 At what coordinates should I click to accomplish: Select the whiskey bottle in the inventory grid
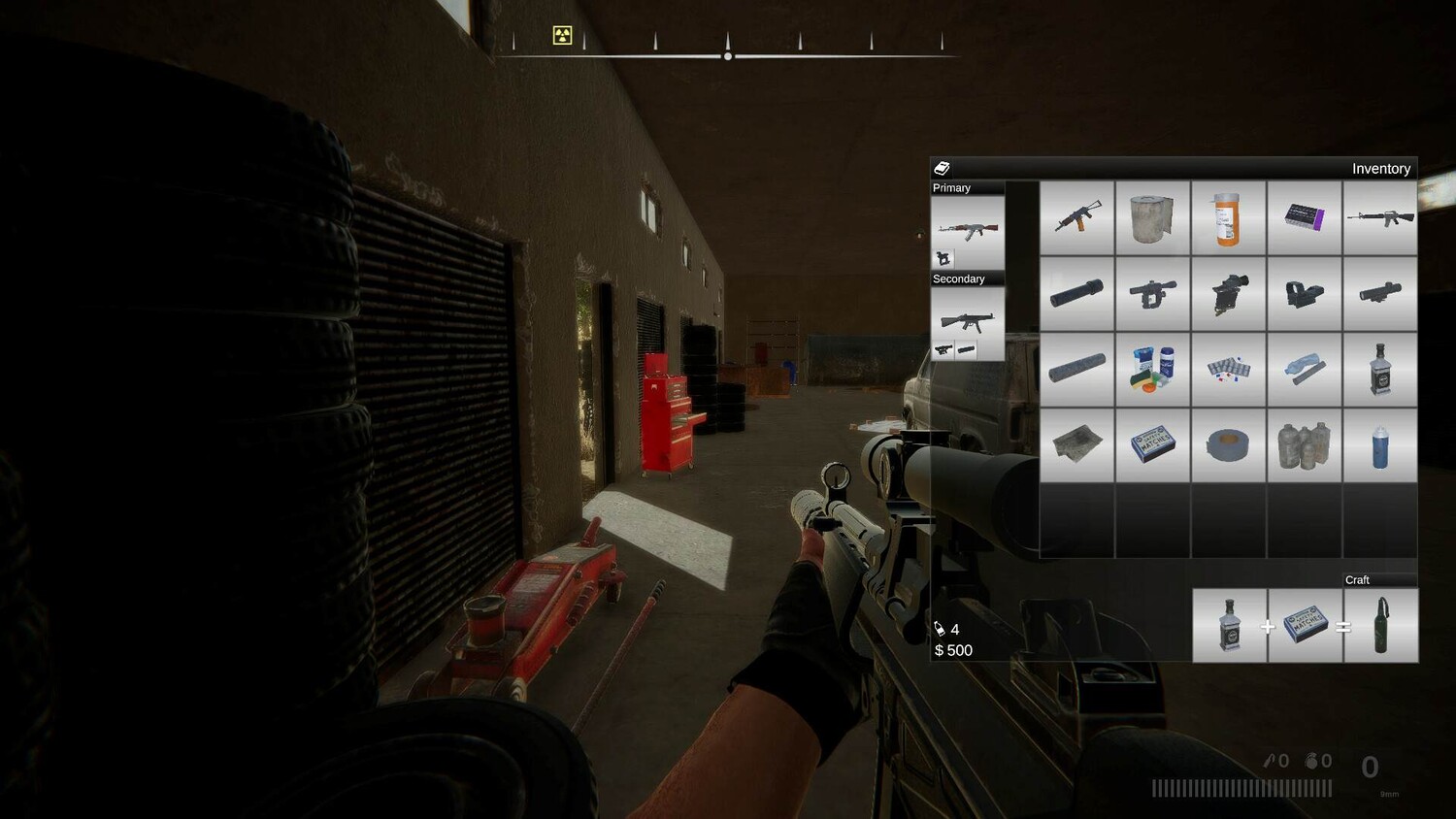(x=1379, y=369)
